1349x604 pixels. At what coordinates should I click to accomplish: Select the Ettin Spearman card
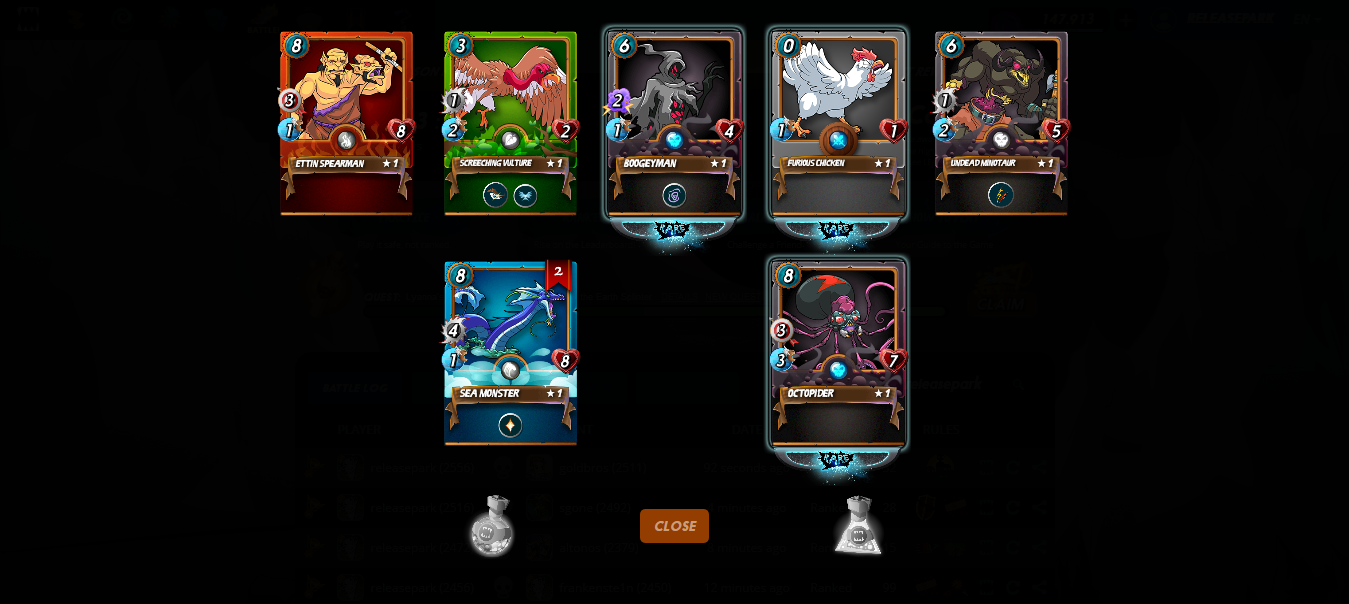(x=346, y=122)
